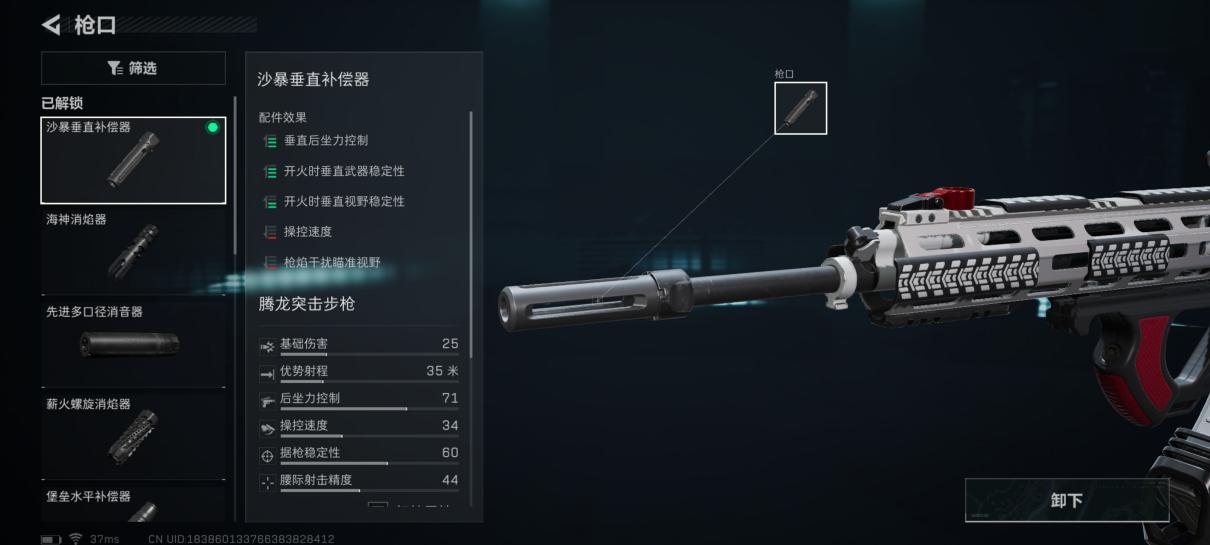Select the 枪口 muzzle slot on weapon
The height and width of the screenshot is (545, 1210).
(800, 108)
